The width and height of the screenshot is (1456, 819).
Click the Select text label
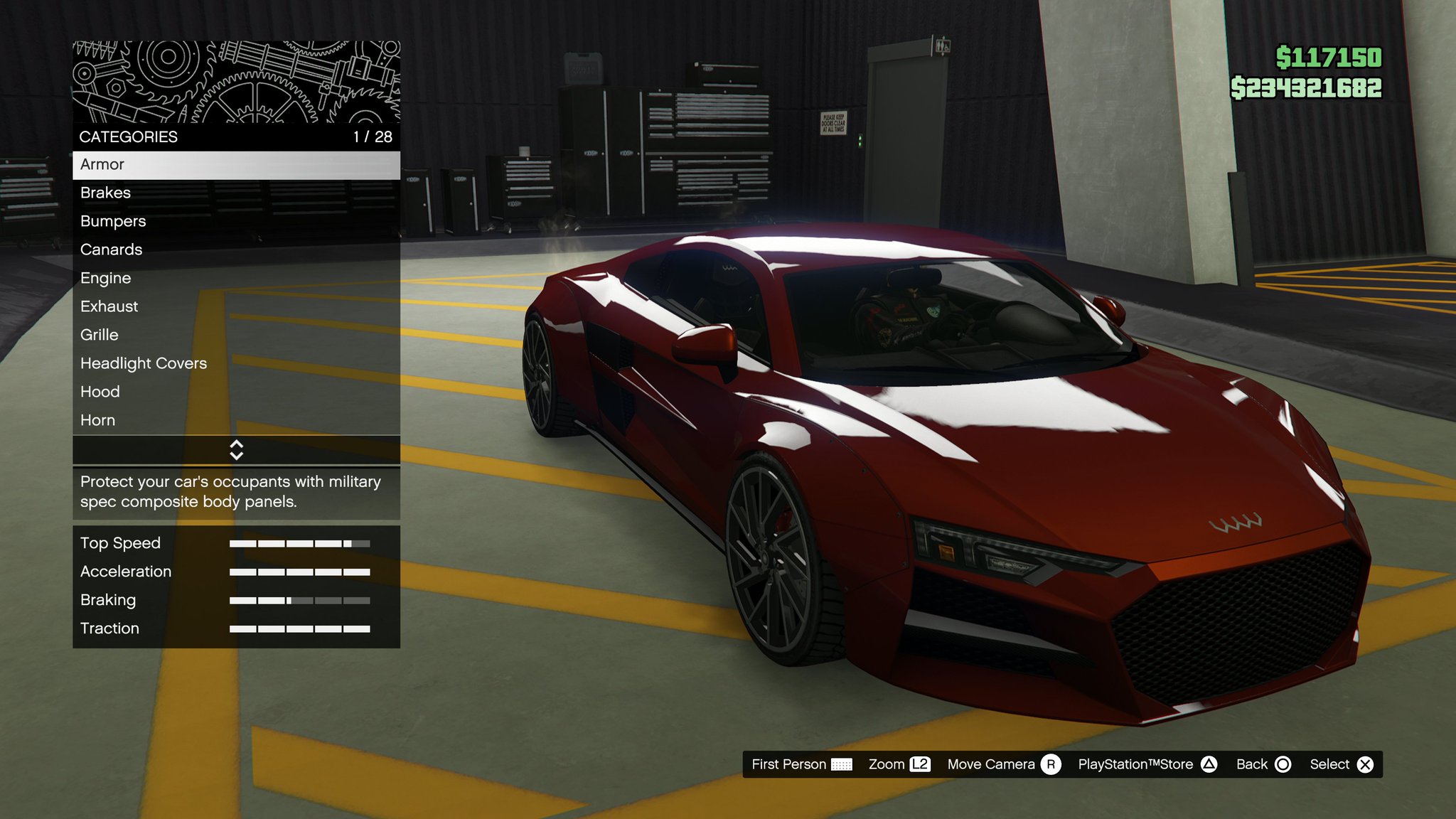[x=1330, y=764]
